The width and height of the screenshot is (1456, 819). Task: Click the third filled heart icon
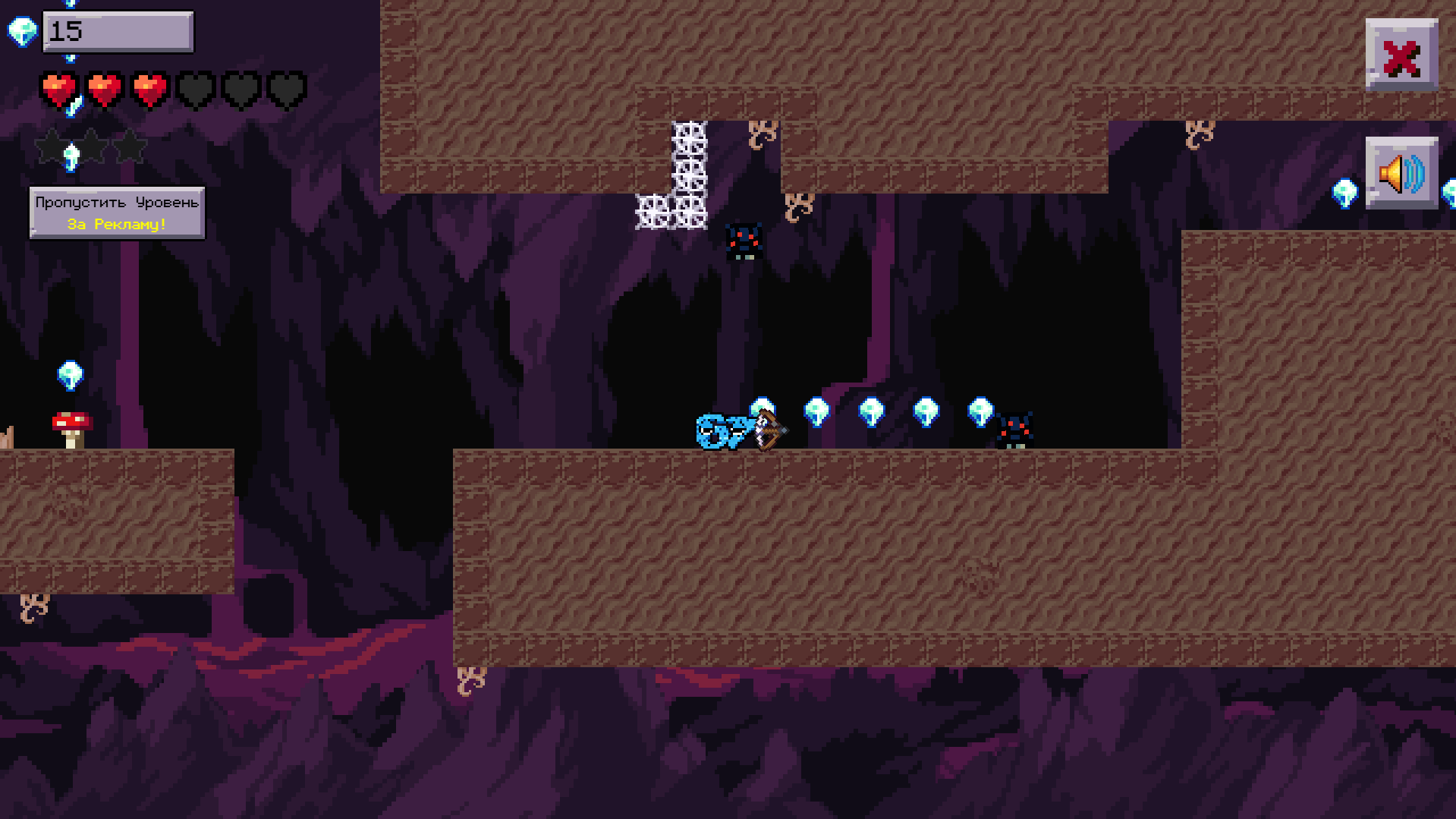[149, 89]
